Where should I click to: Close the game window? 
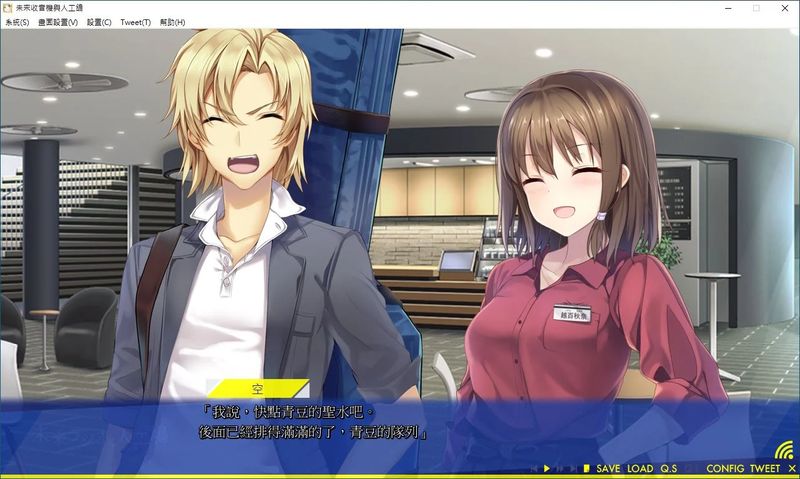pyautogui.click(x=783, y=8)
